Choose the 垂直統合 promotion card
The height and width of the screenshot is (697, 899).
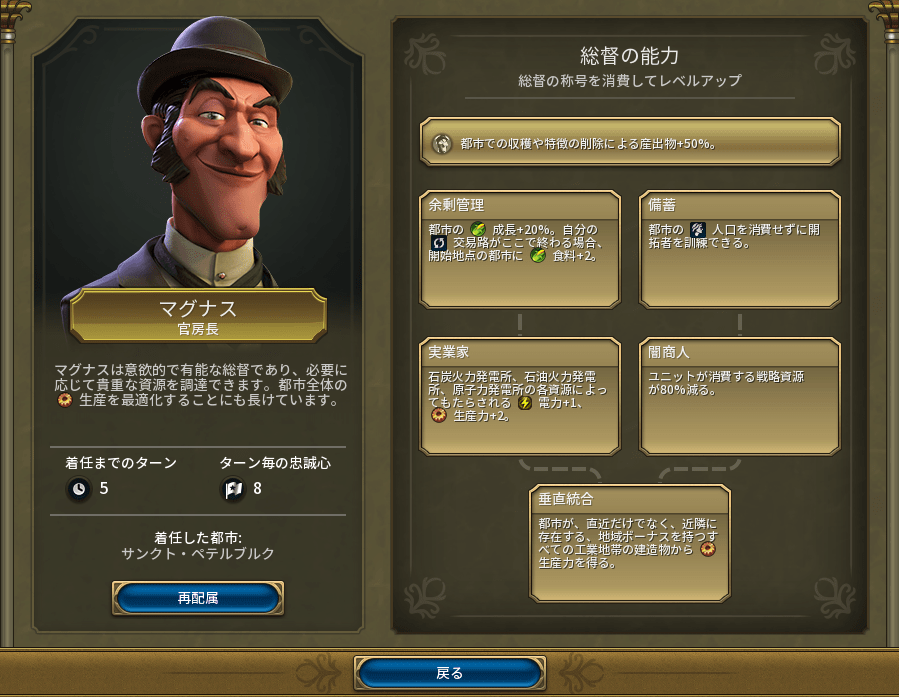[630, 543]
